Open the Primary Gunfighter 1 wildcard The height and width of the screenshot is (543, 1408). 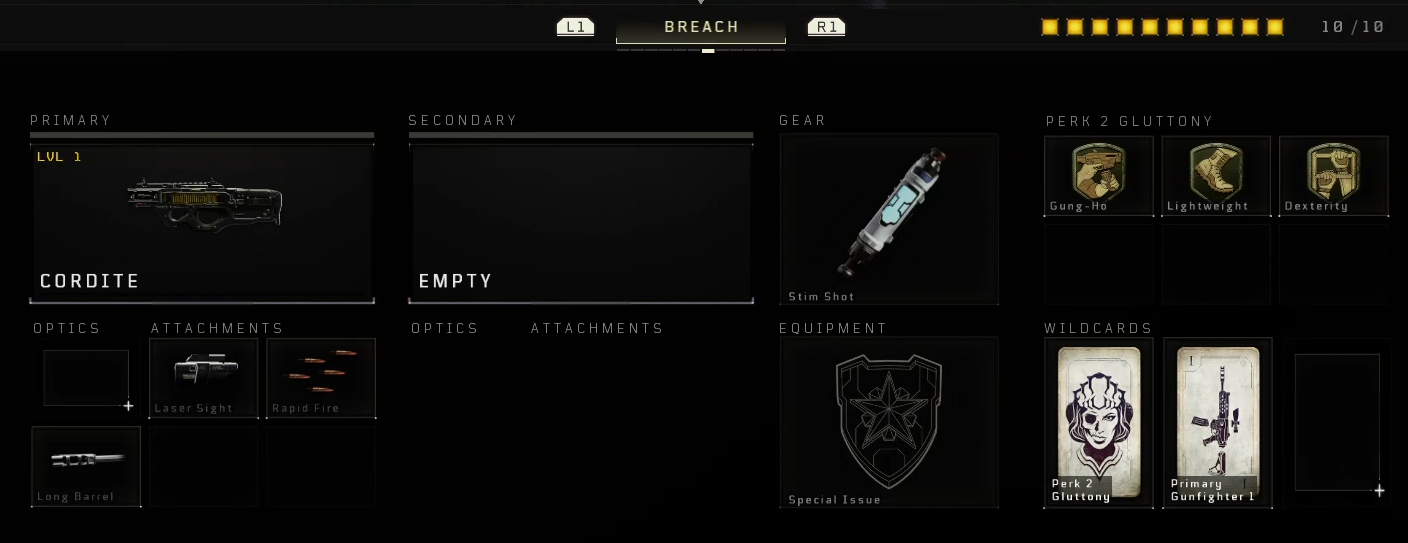pos(1217,422)
